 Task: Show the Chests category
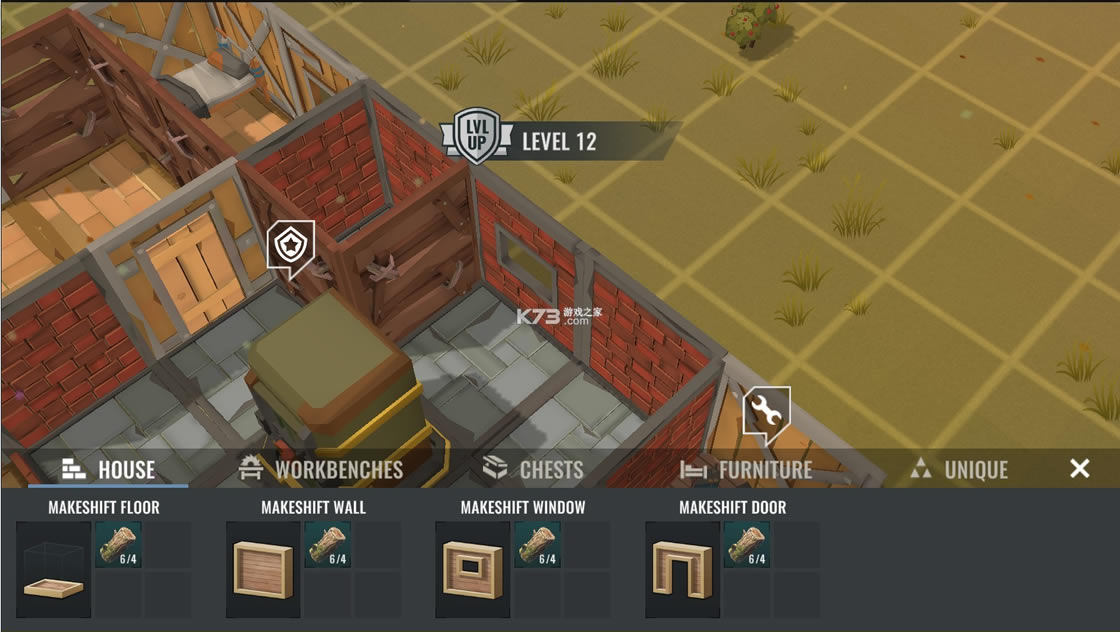(533, 469)
